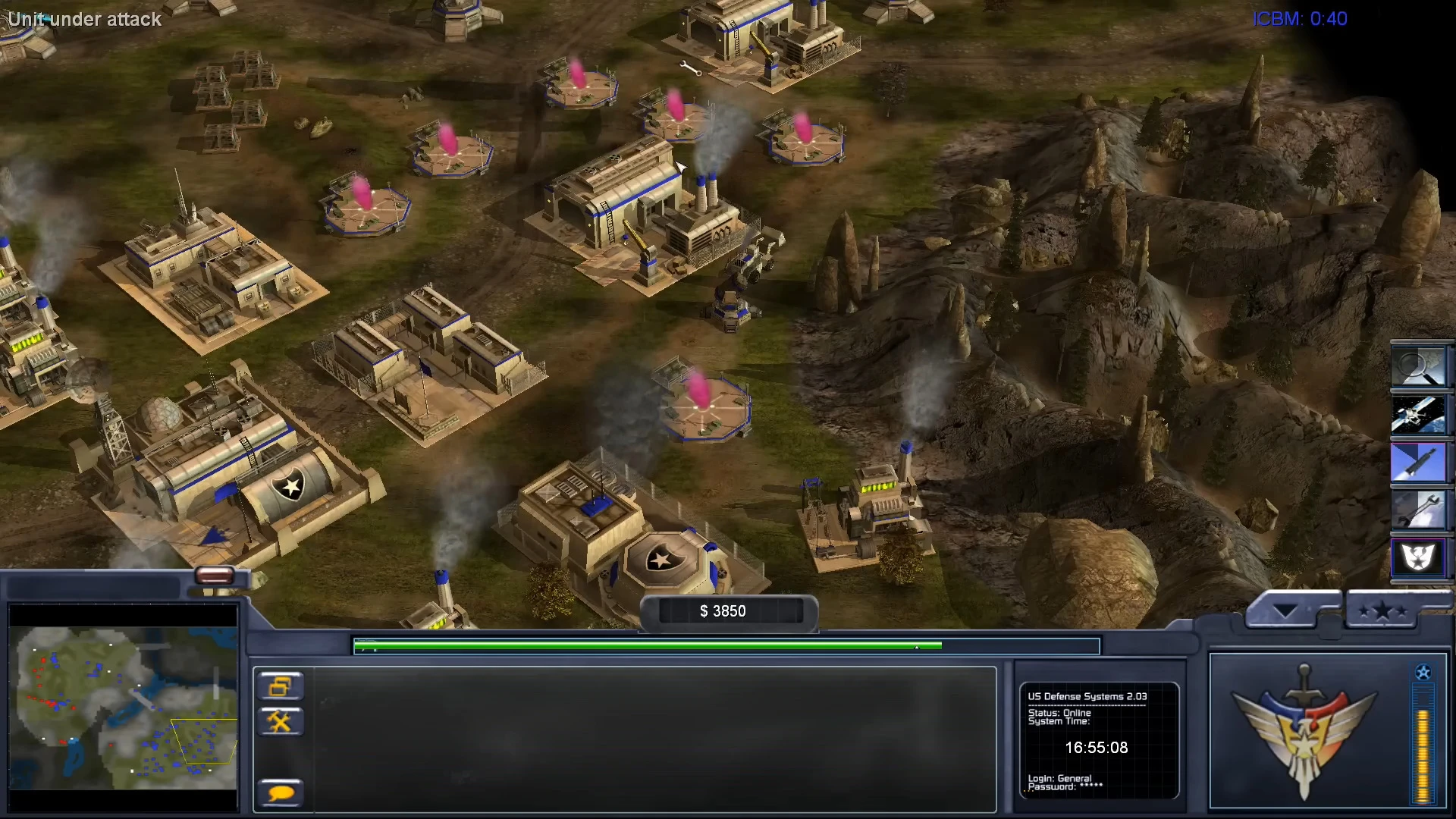Collapse the sidebar with the down arrow
The image size is (1456, 819).
tap(1285, 607)
